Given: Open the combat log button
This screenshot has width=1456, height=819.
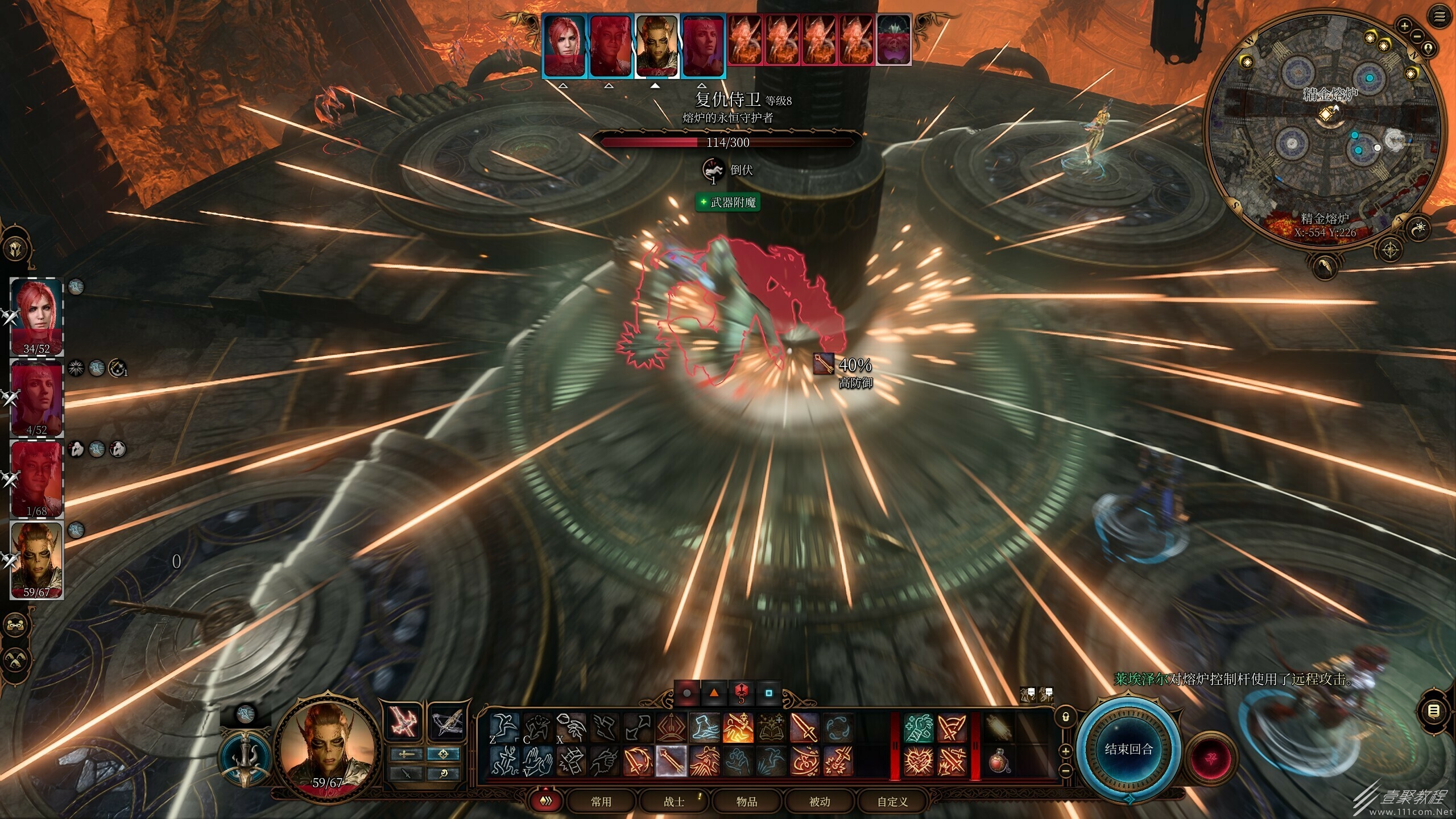Looking at the screenshot, I should [x=1434, y=711].
